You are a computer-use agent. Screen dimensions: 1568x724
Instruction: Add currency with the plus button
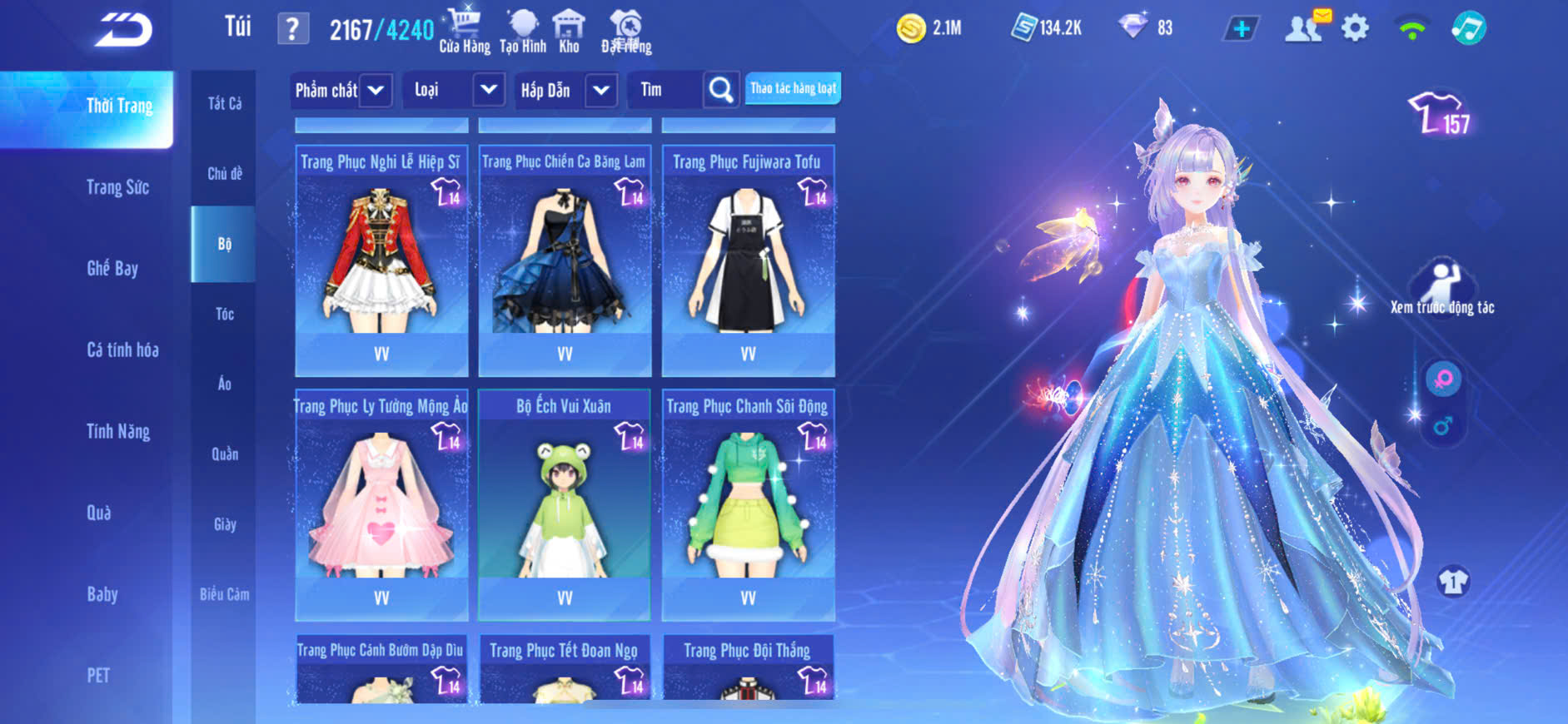[x=1241, y=29]
